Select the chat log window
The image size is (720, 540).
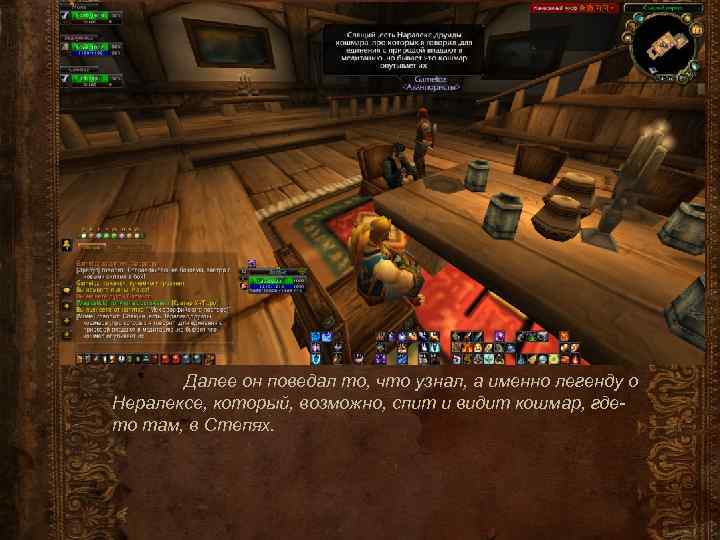(x=150, y=300)
